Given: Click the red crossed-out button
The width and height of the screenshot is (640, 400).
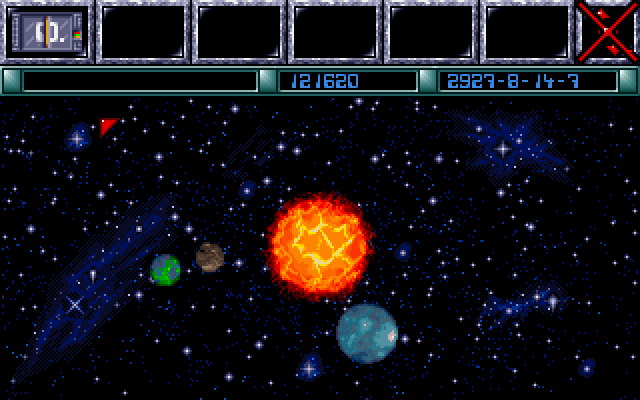Looking at the screenshot, I should click(x=607, y=32).
